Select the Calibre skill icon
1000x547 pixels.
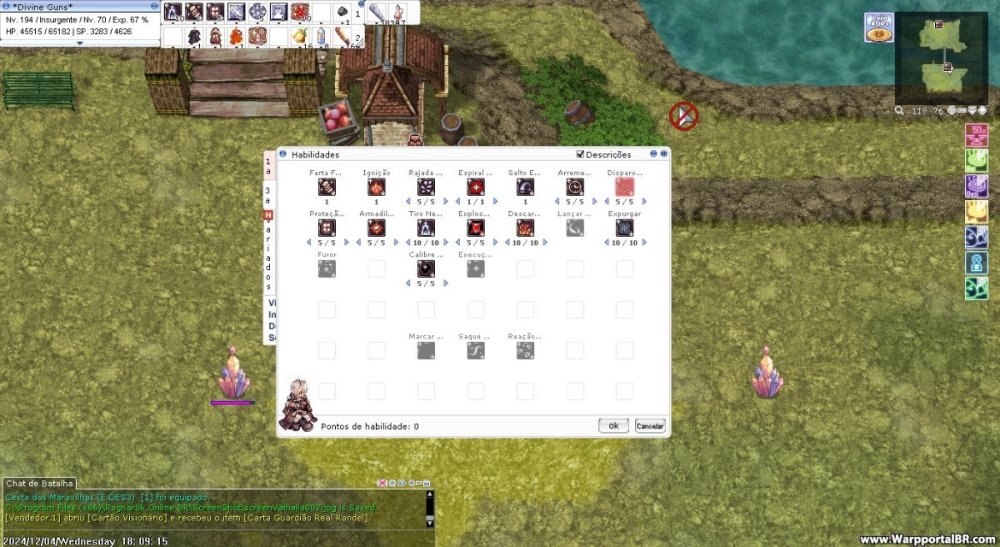coord(425,268)
